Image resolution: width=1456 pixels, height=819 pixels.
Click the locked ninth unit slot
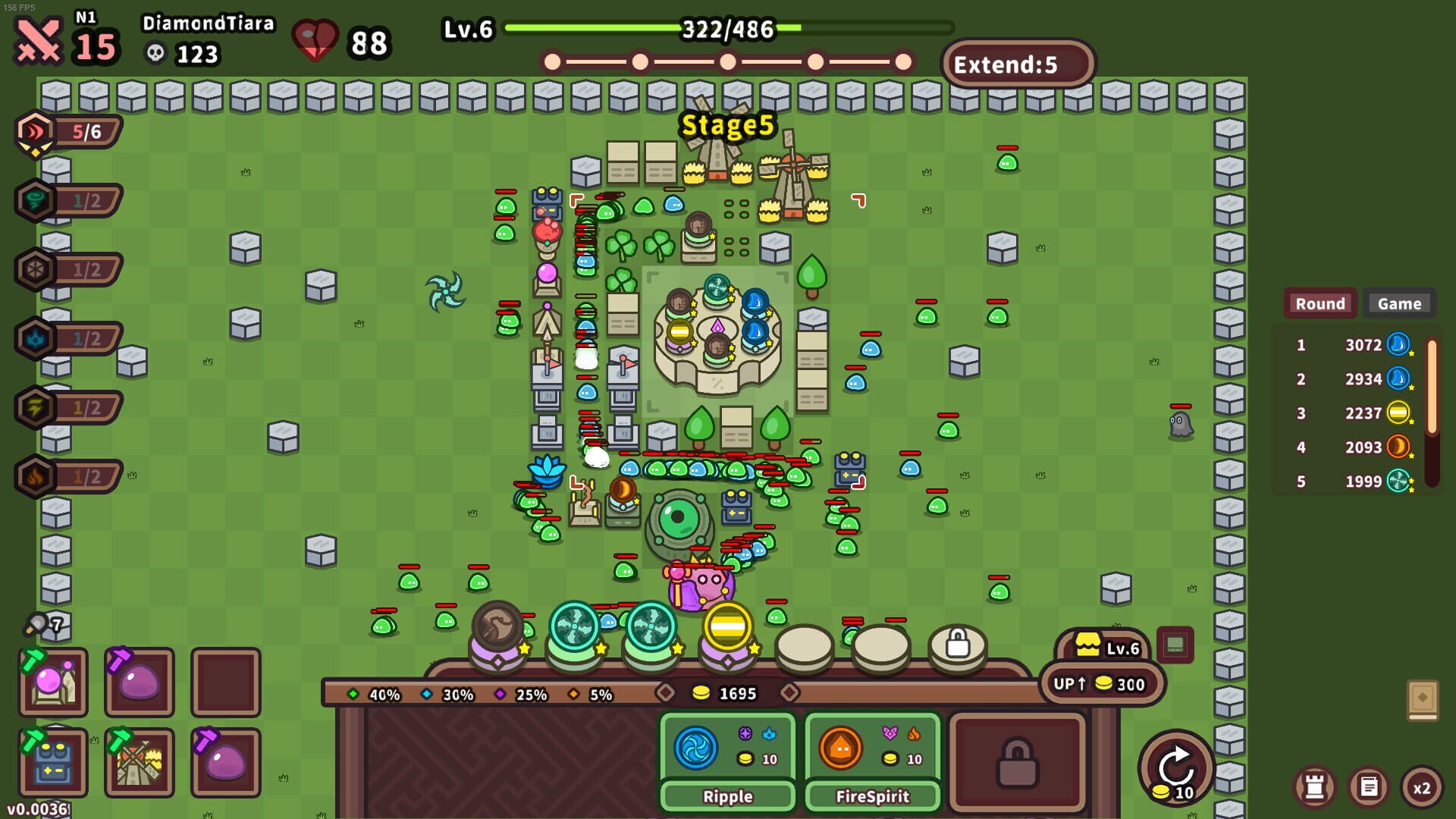957,643
